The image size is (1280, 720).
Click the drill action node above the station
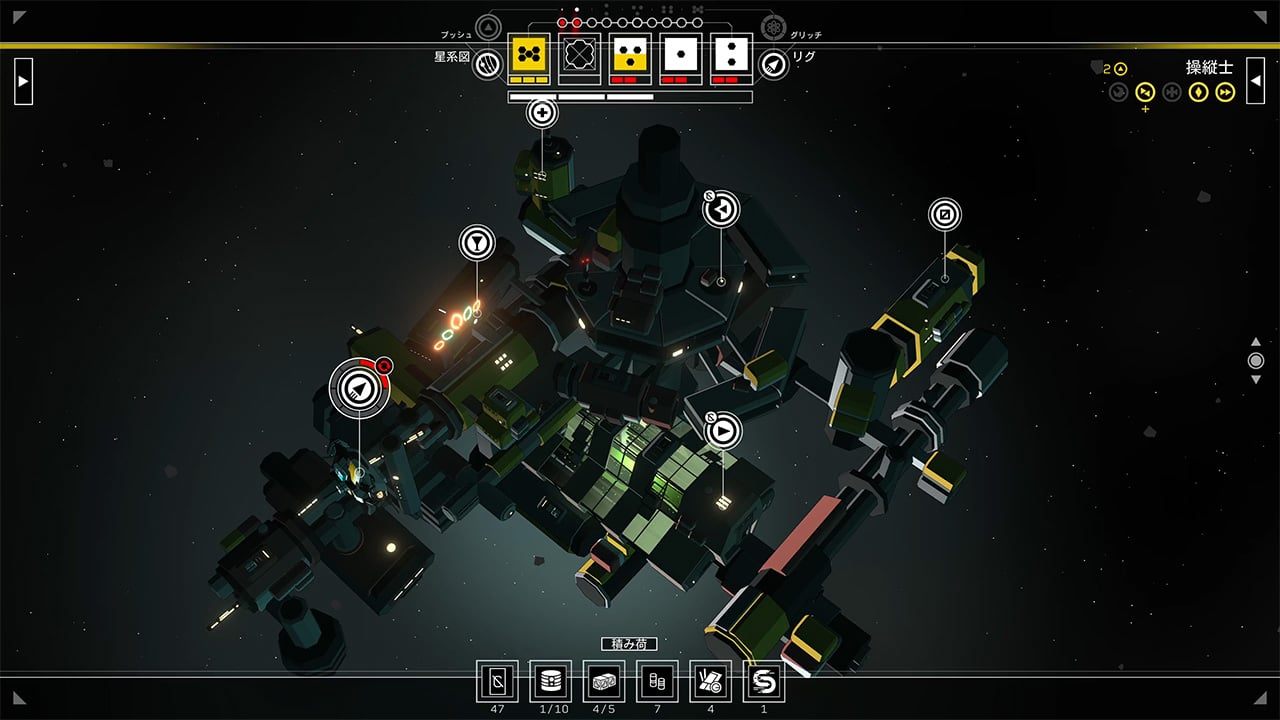click(x=541, y=114)
